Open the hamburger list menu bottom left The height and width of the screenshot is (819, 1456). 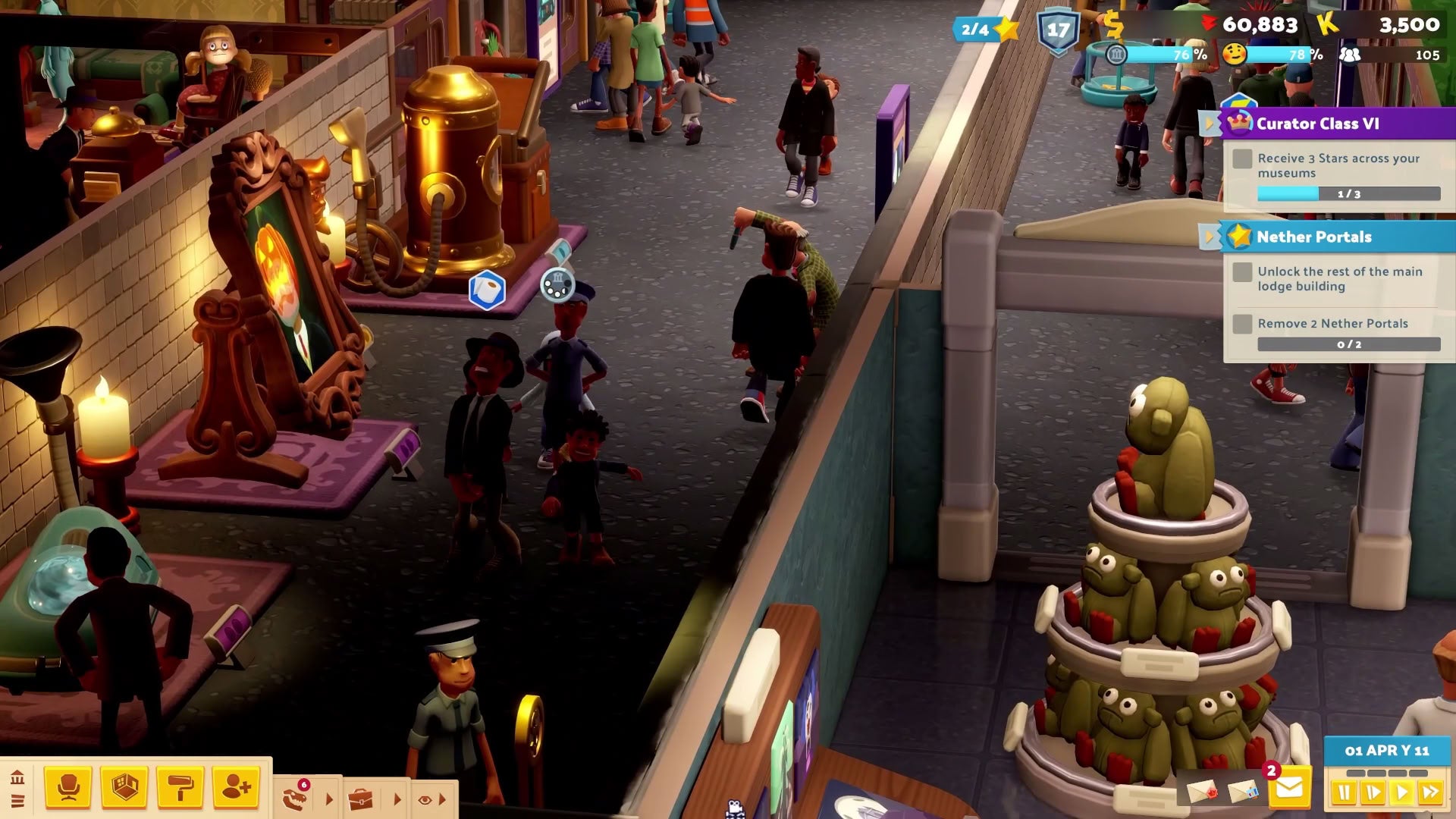(17, 801)
